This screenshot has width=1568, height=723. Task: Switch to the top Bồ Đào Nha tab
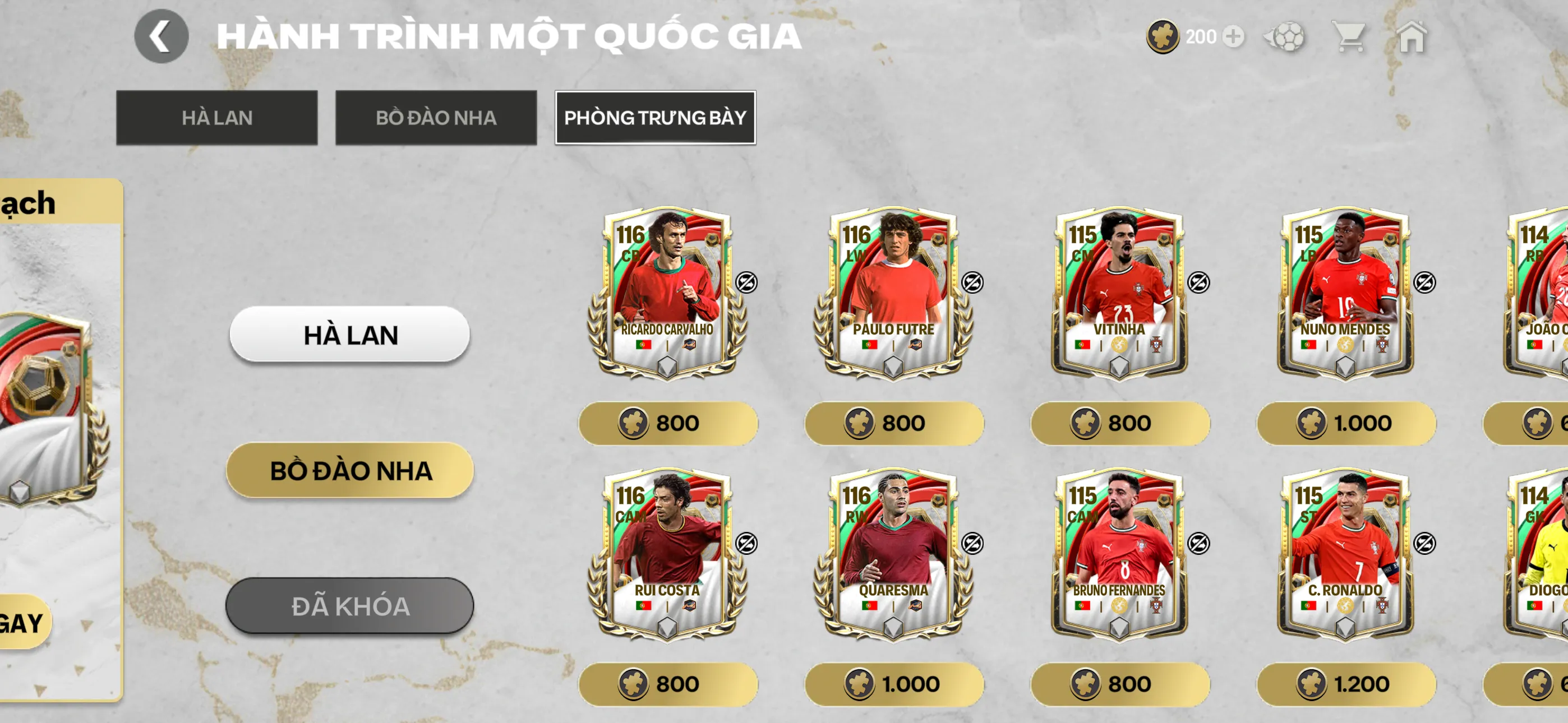click(x=436, y=118)
